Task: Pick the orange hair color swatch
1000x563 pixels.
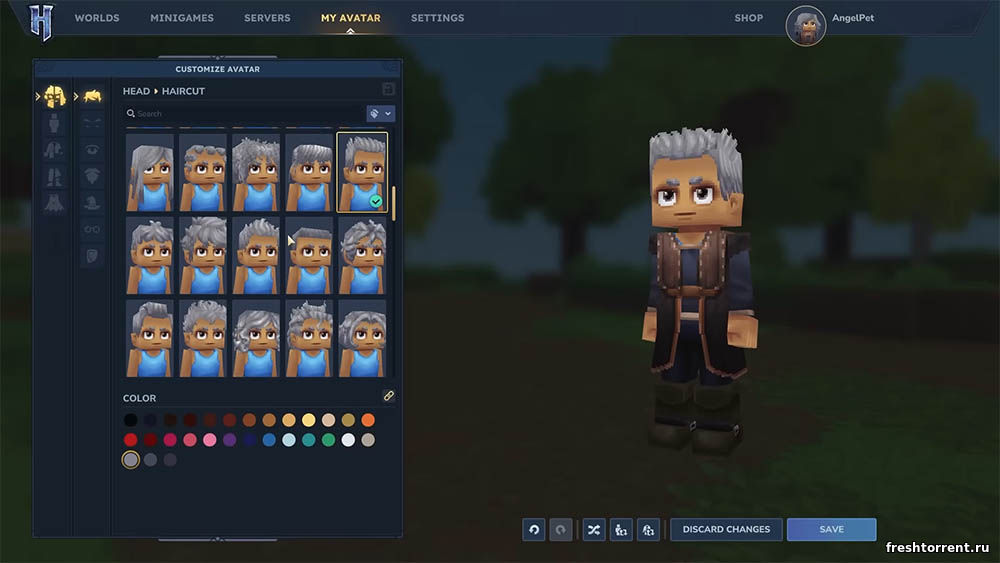Action: [x=368, y=420]
